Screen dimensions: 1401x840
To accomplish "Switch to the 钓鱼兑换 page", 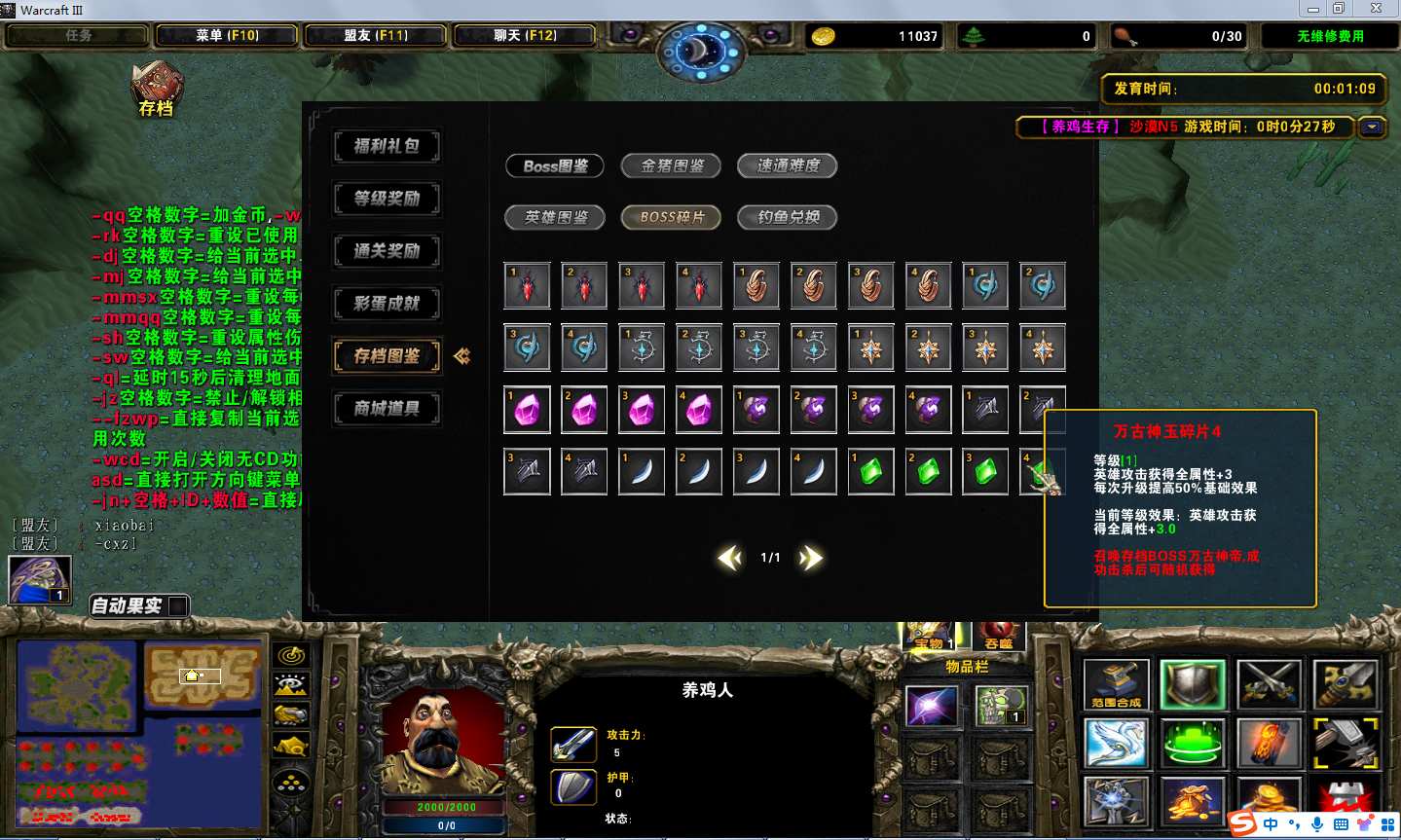I will (788, 217).
